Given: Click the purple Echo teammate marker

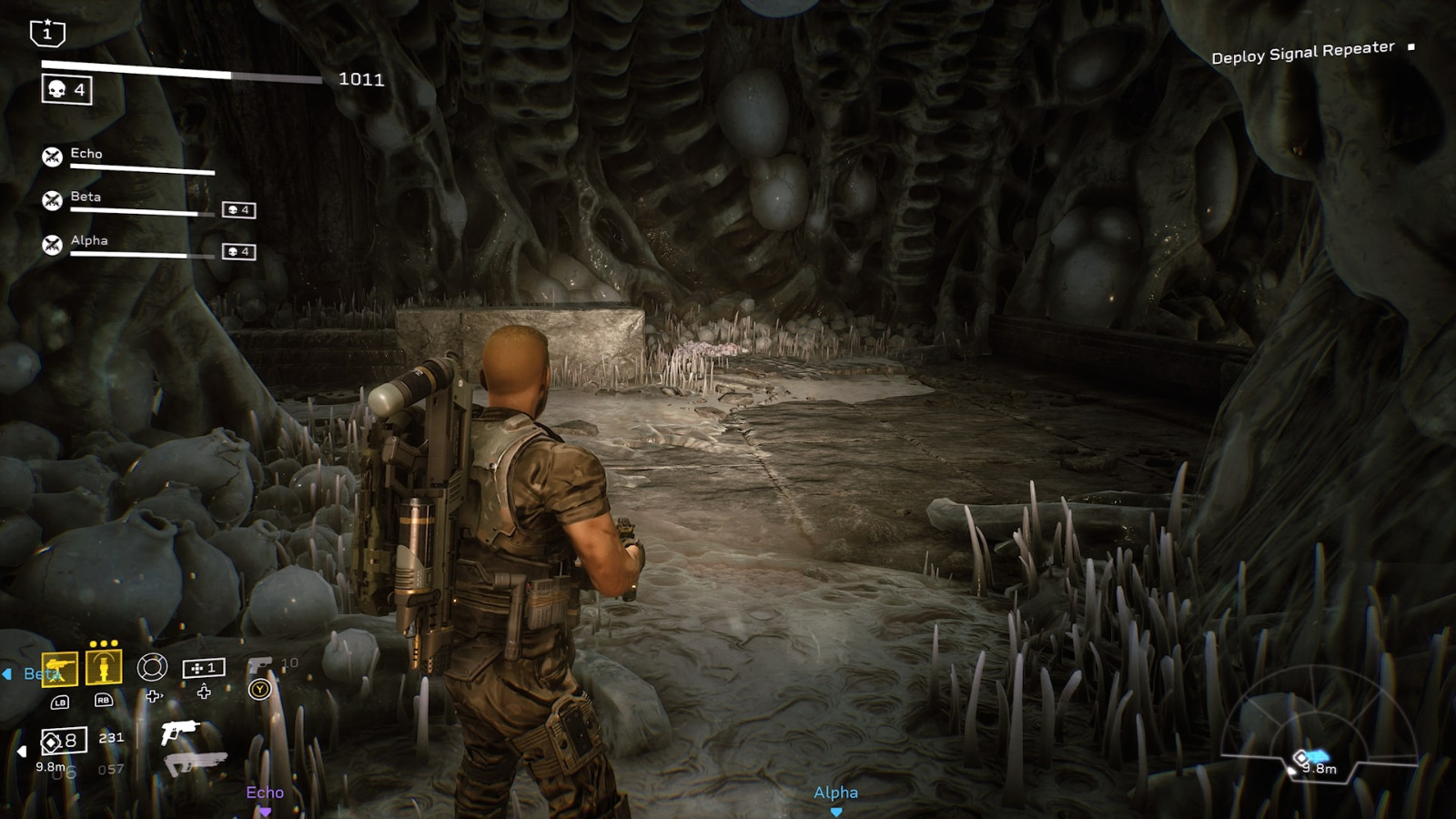Looking at the screenshot, I should (265, 794).
